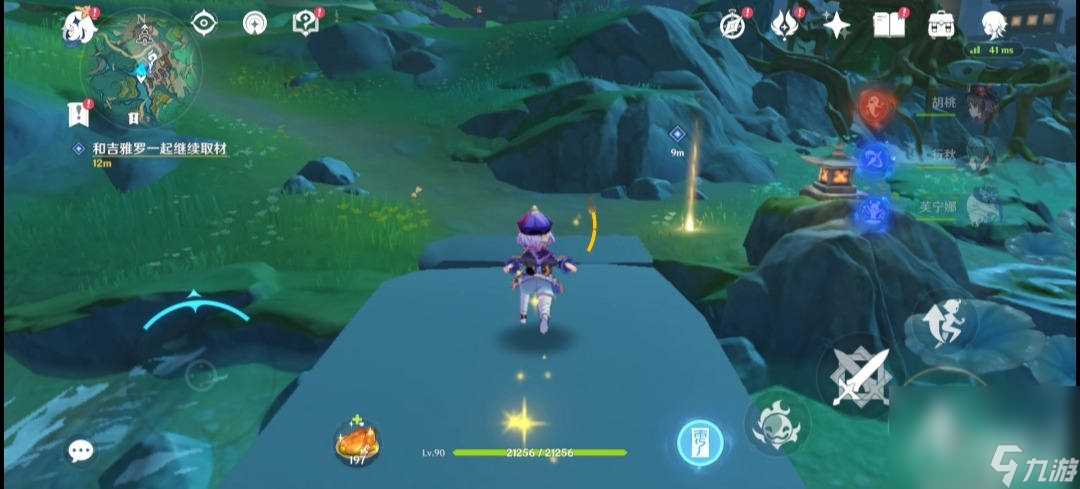This screenshot has width=1080, height=489.
Task: Open the compass events icon
Action: pos(733,24)
